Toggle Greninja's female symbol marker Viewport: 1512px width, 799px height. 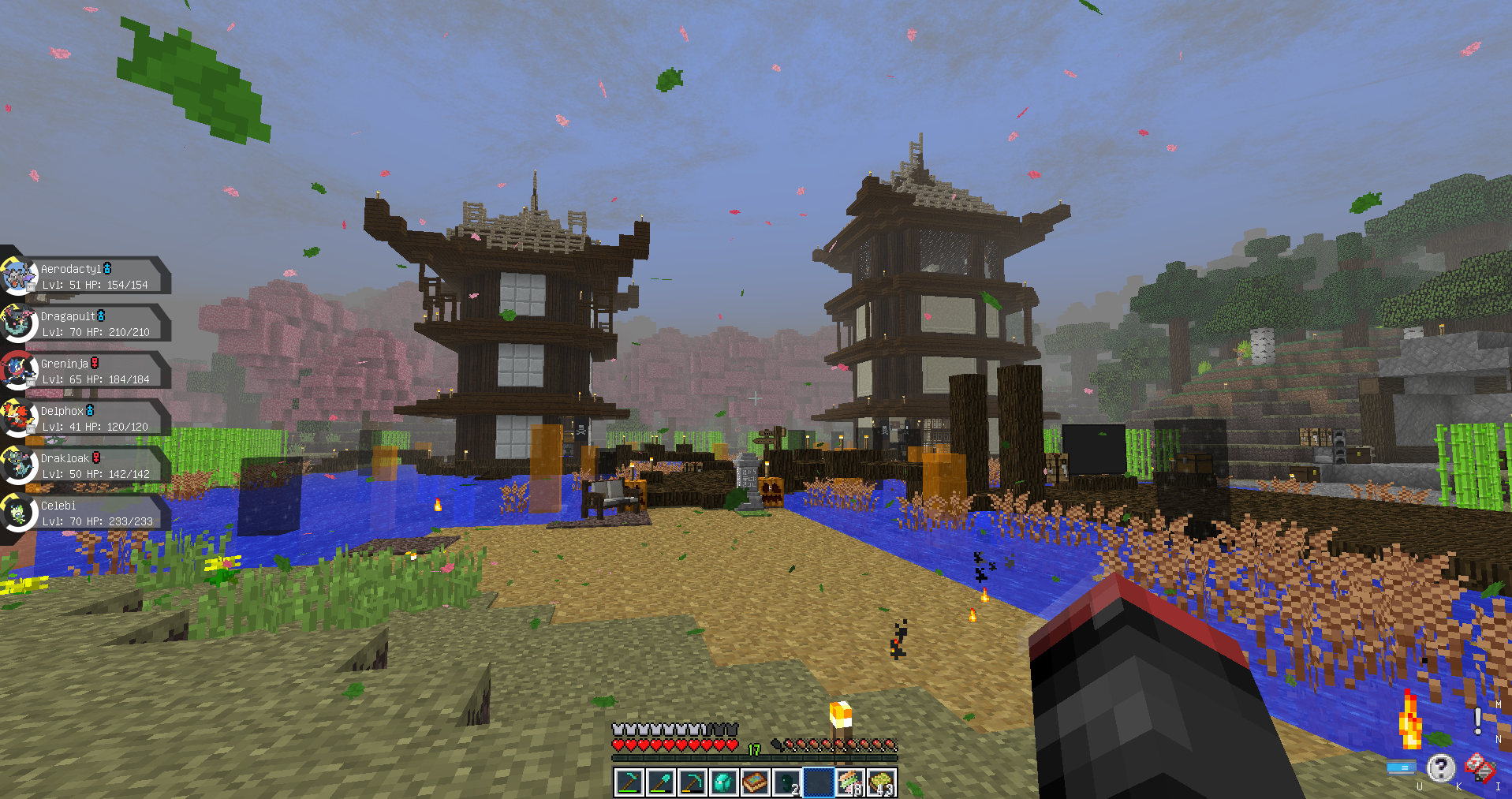pyautogui.click(x=95, y=362)
